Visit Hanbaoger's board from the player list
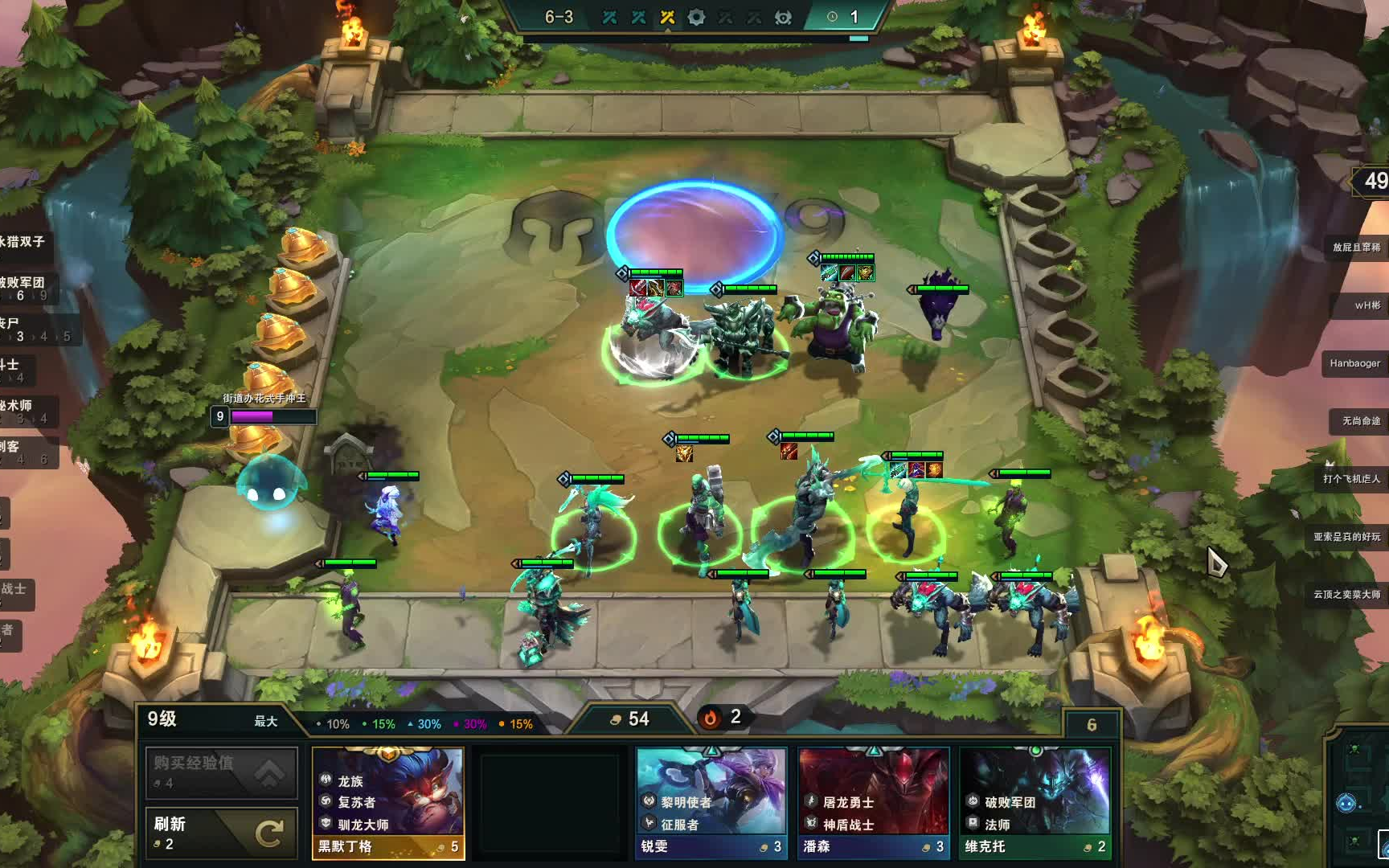Viewport: 1389px width, 868px height. 1354,363
